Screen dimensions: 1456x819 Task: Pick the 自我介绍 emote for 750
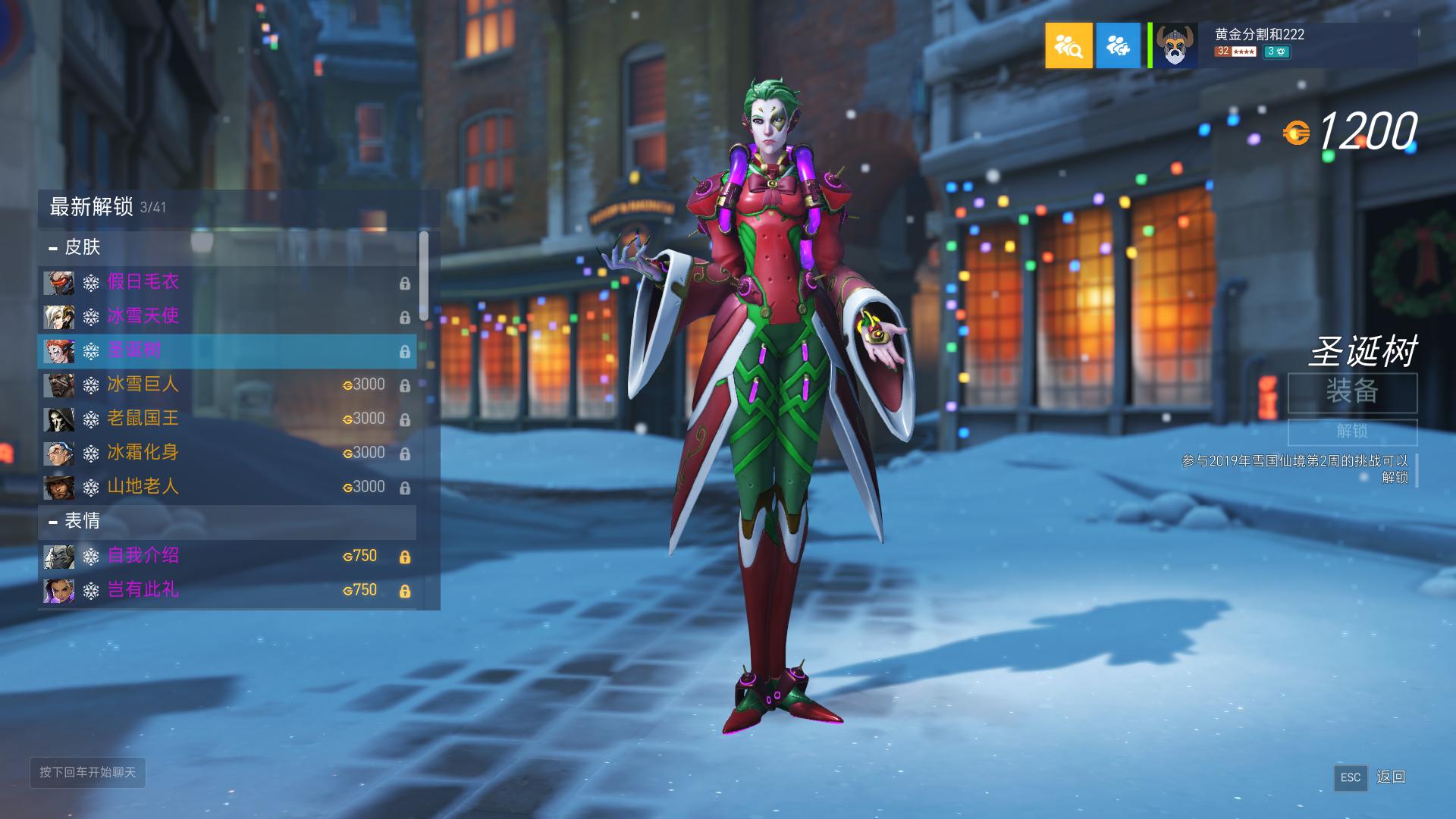(x=227, y=556)
